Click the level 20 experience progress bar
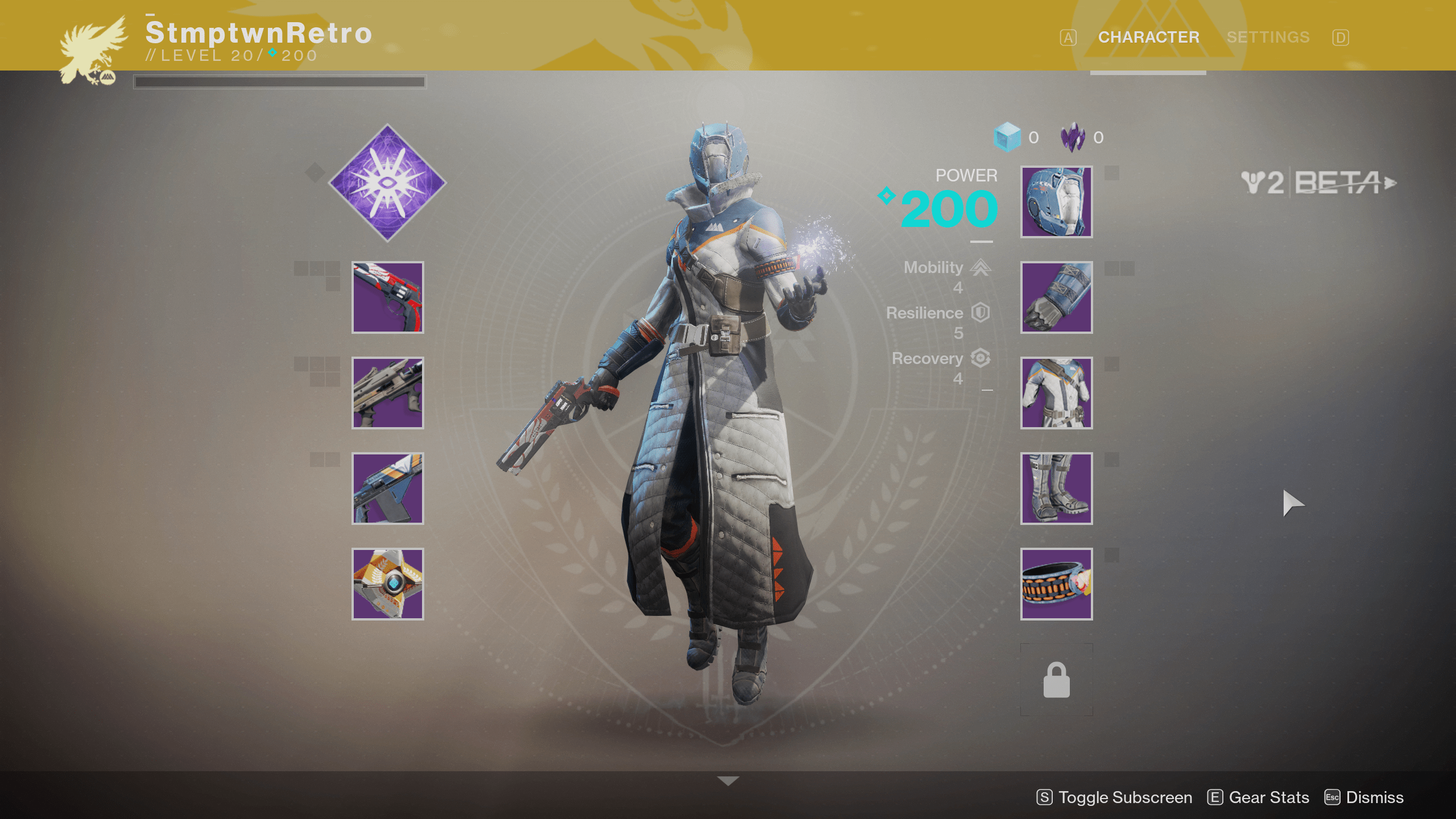This screenshot has height=819, width=1456. (279, 81)
